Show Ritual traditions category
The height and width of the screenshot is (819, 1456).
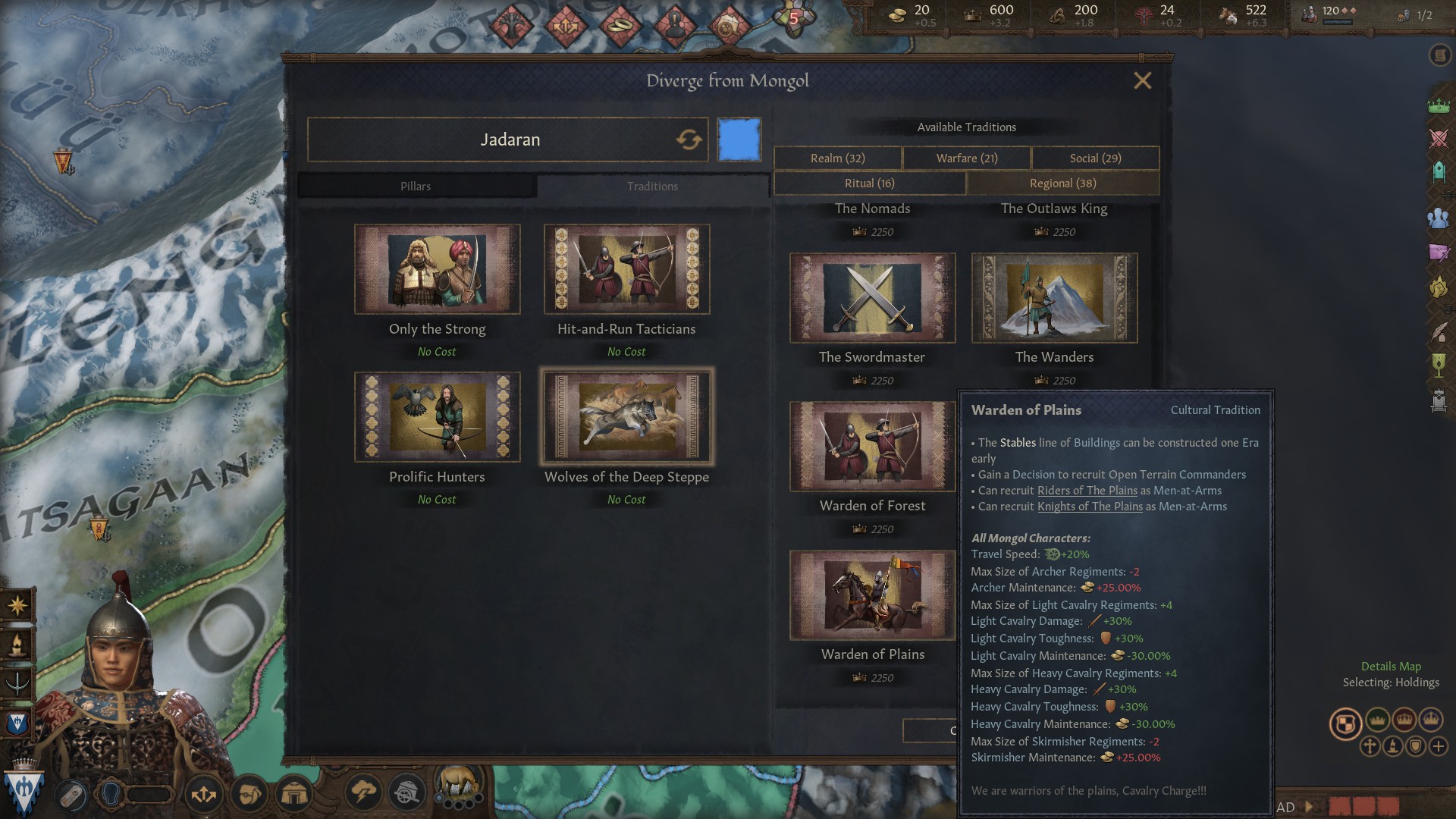coord(870,183)
